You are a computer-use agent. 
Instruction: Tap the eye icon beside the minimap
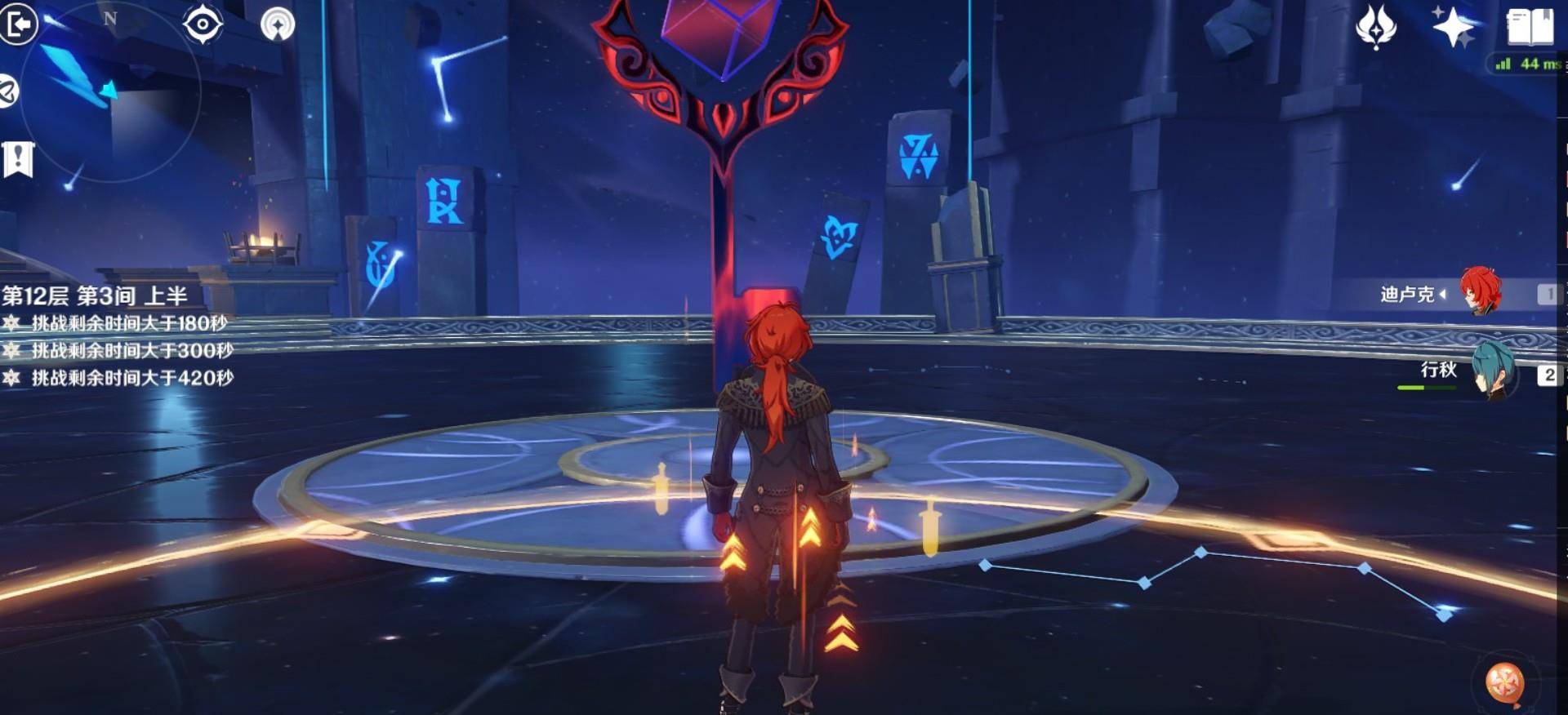coord(203,23)
